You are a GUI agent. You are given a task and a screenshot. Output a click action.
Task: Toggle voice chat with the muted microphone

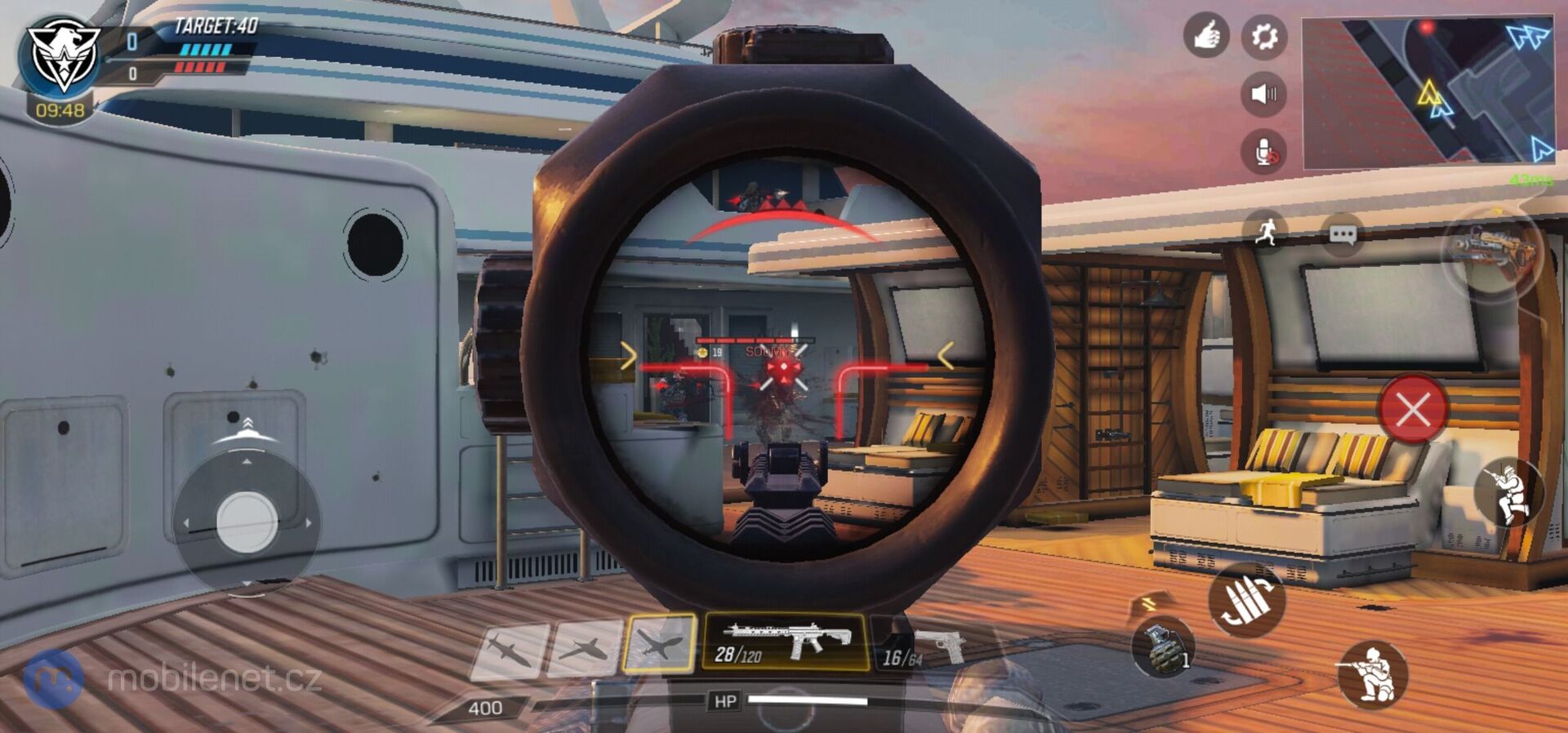click(x=1263, y=151)
